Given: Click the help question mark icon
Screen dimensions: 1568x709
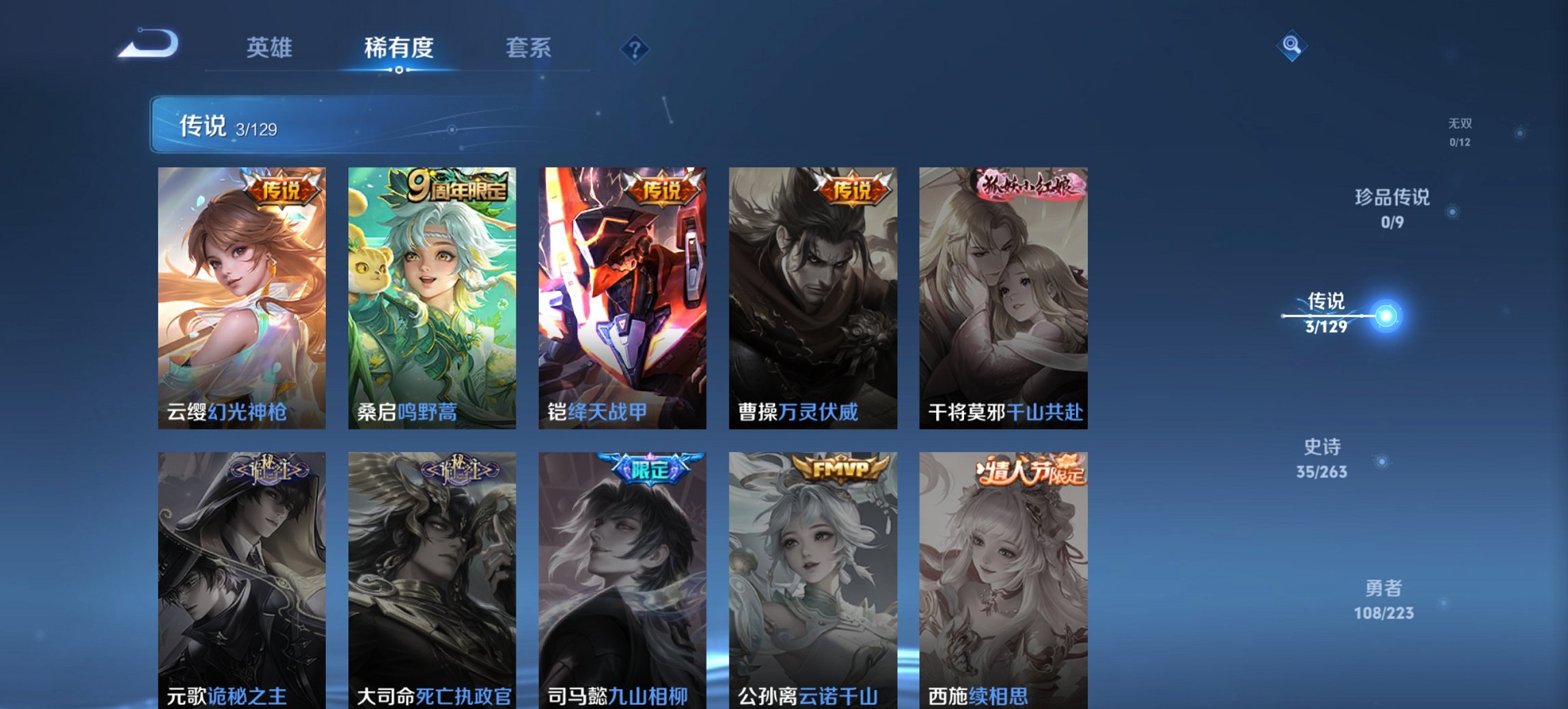Looking at the screenshot, I should [635, 48].
